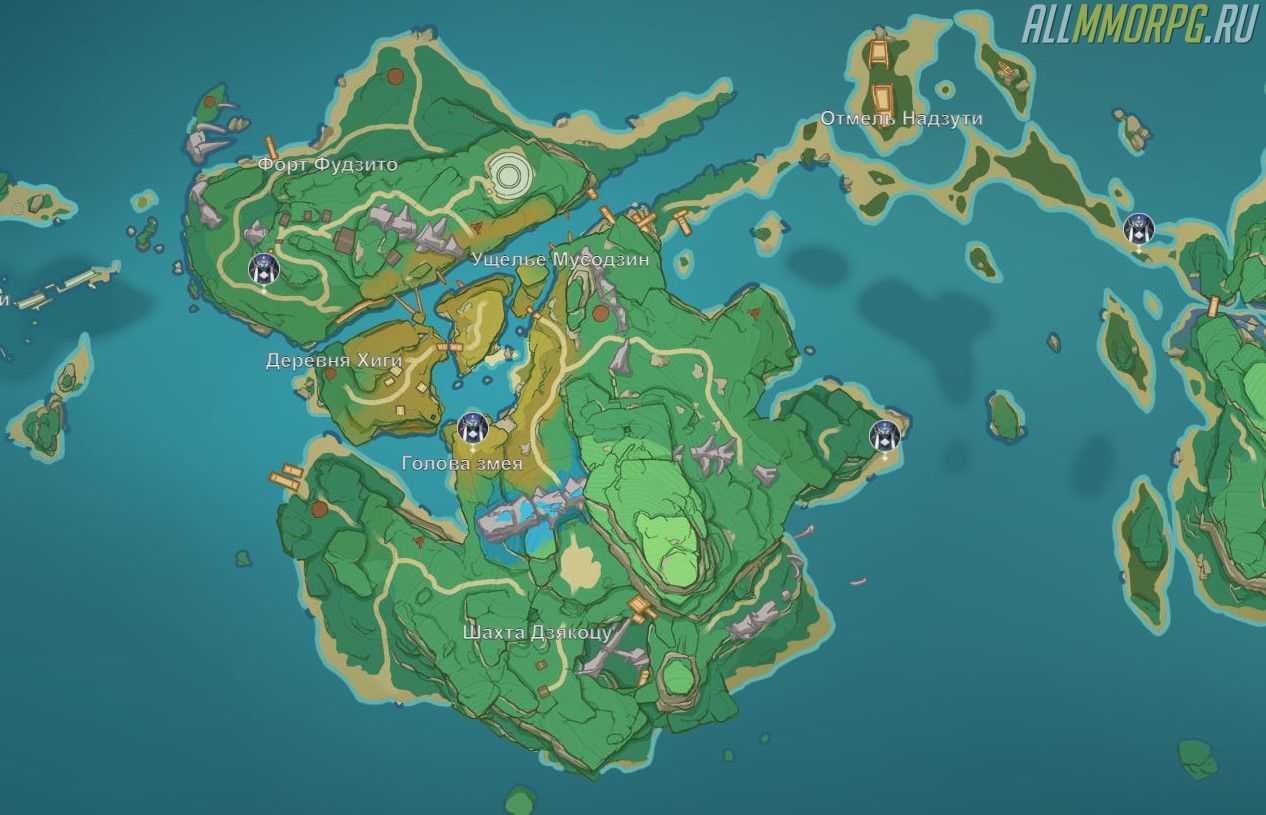Choose the marker on the sandbar past Отмель Надзути
The height and width of the screenshot is (815, 1266).
[x=1138, y=229]
